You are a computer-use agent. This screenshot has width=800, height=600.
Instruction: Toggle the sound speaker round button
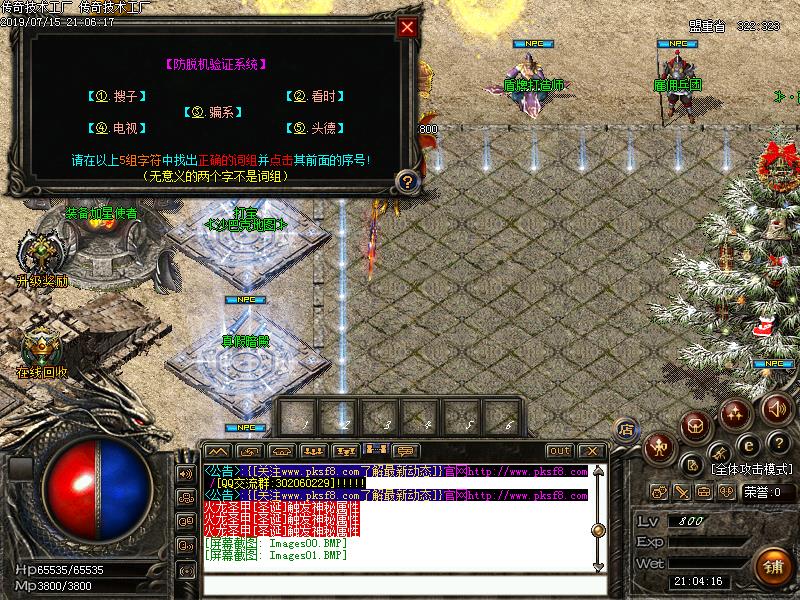(x=777, y=409)
